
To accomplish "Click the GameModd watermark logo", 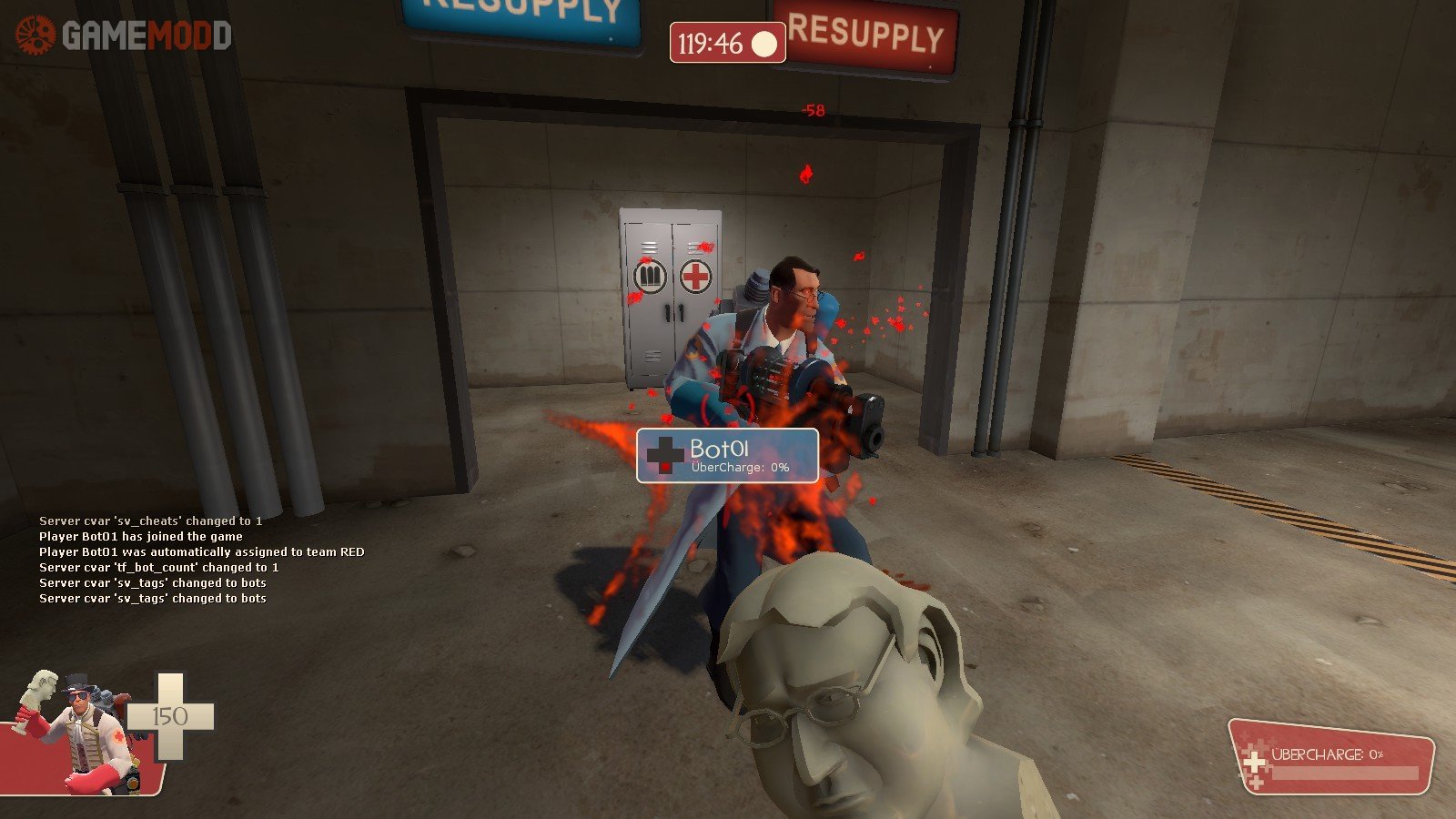I will (x=123, y=35).
